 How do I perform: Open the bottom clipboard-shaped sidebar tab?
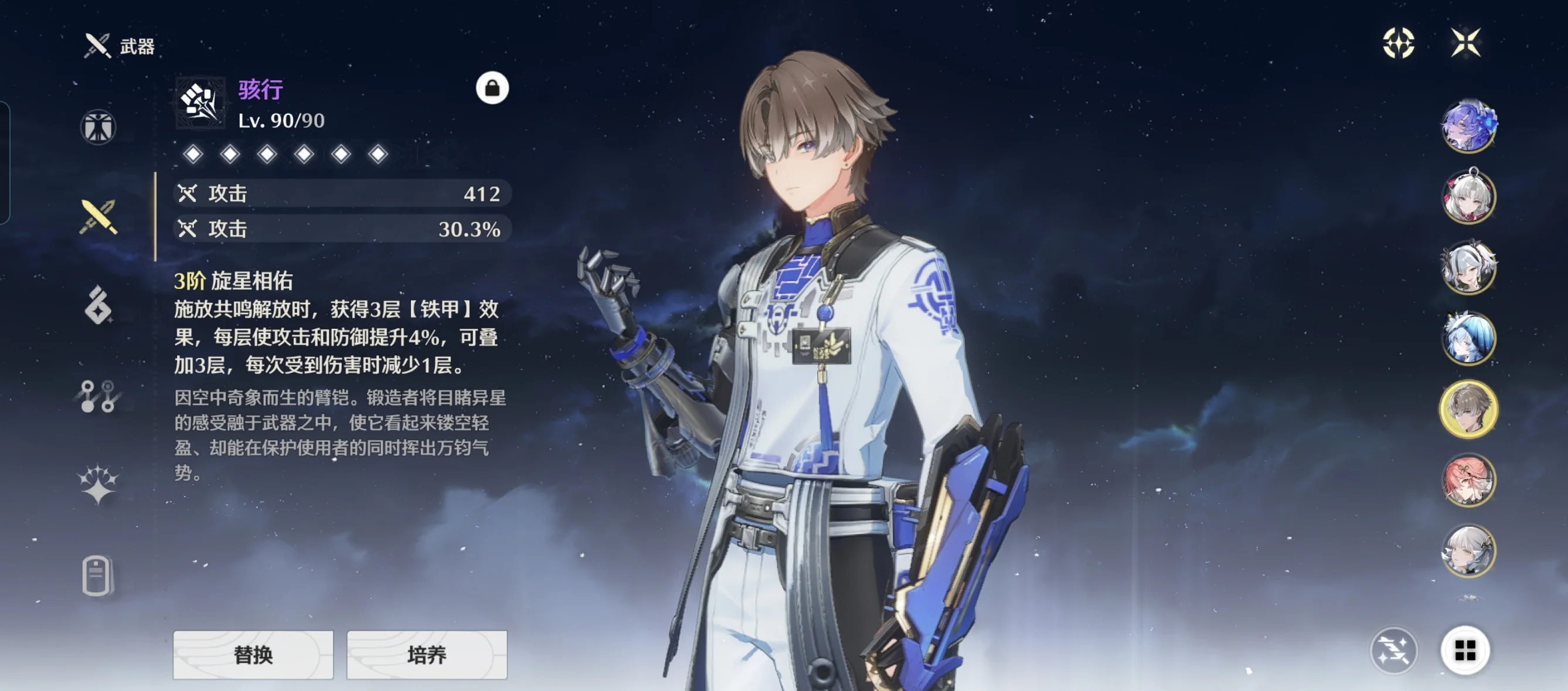click(x=97, y=575)
